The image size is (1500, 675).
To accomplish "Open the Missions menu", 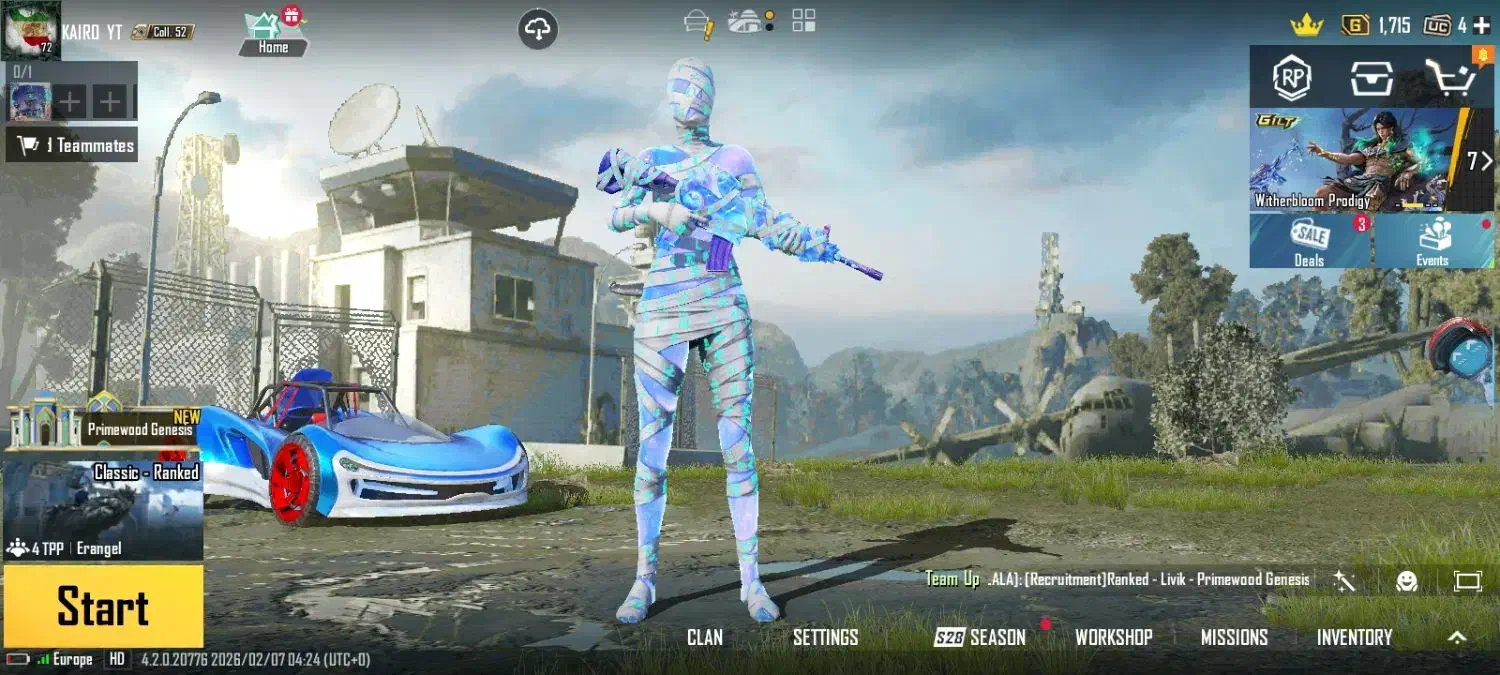I will [1234, 637].
